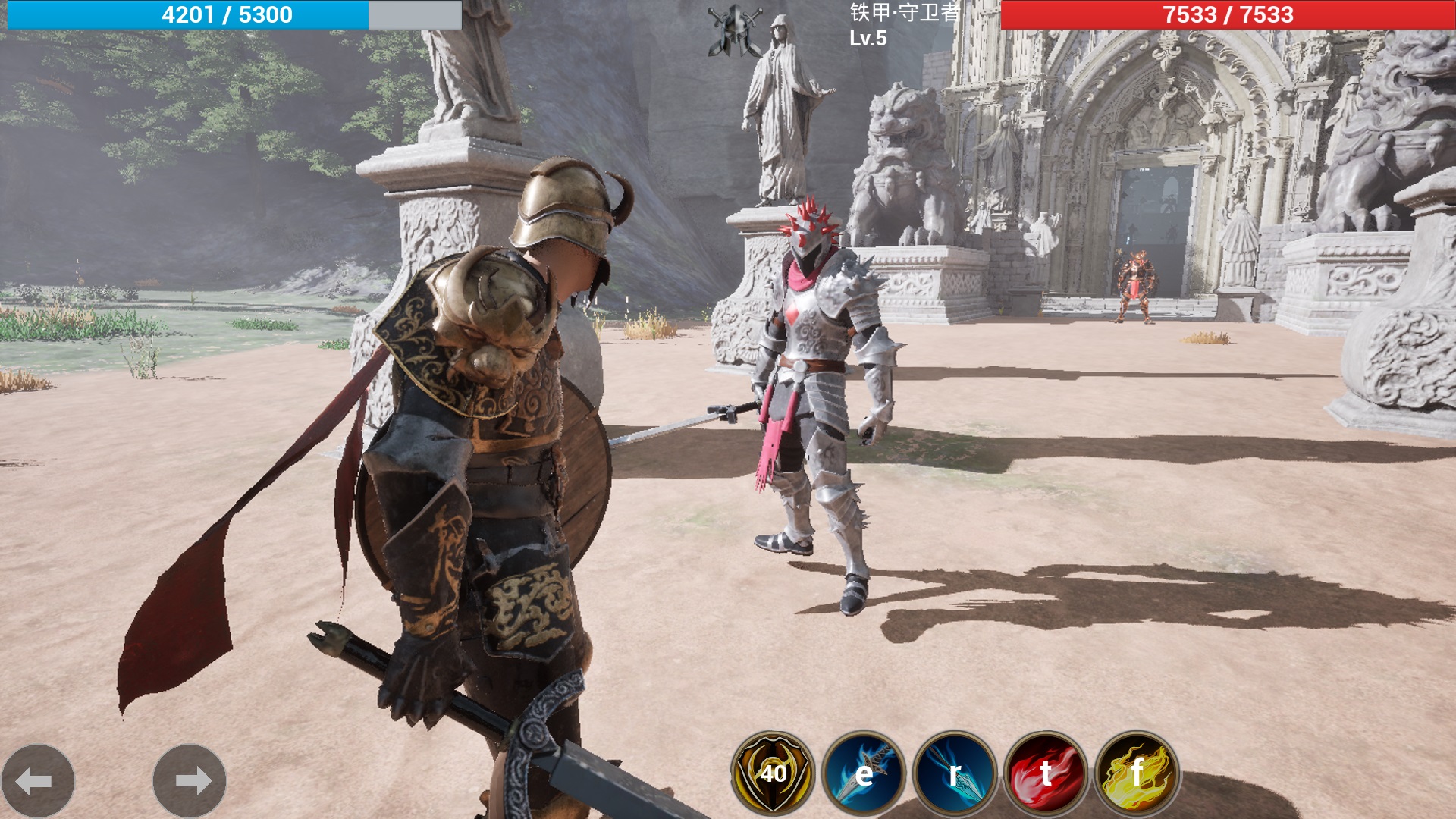Unleash the golden fire skill marked f
Screen dimensions: 1456x819
pos(1137,773)
